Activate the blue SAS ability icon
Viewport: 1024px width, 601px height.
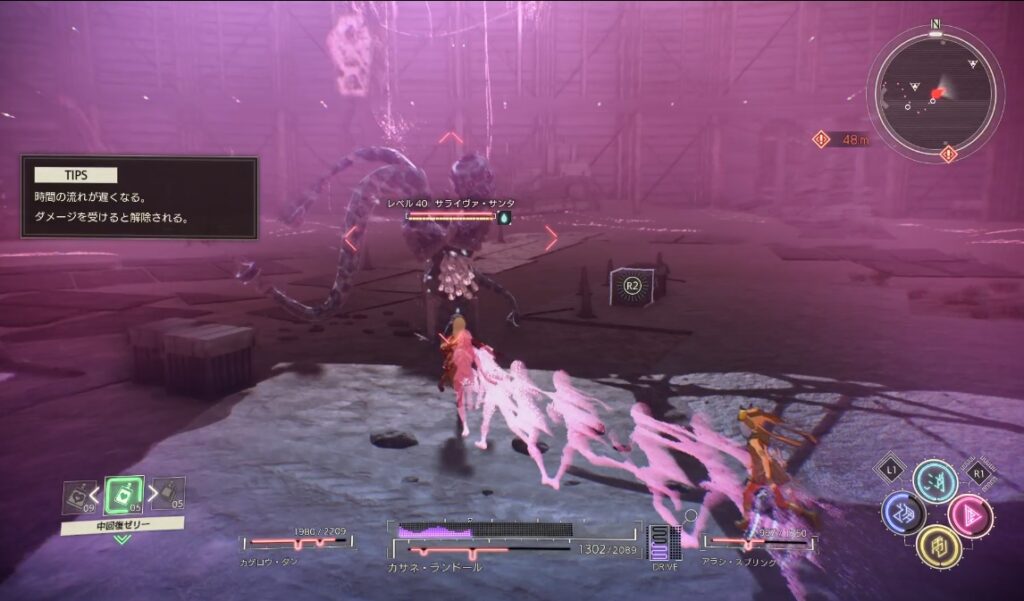point(902,513)
